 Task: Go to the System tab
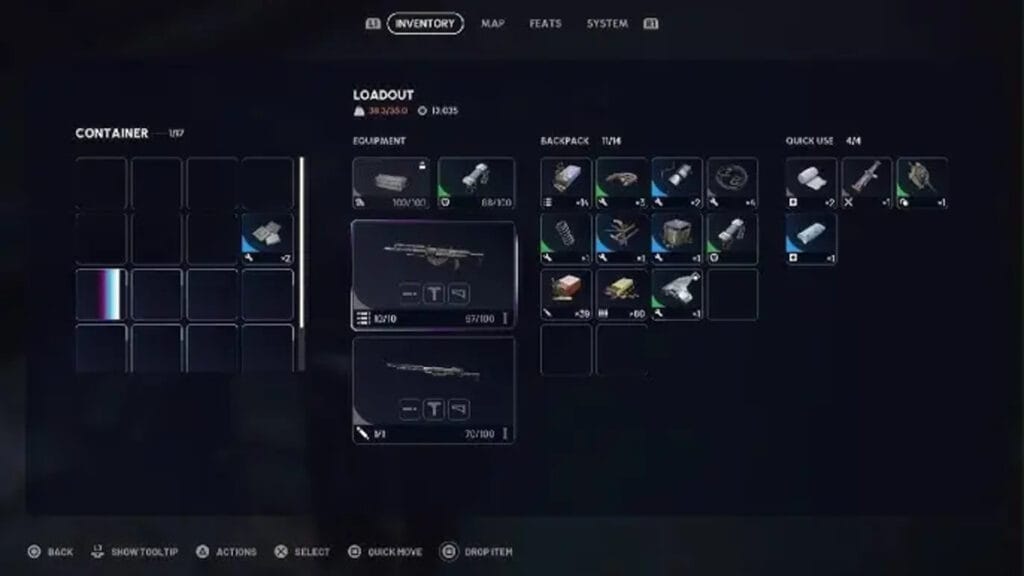click(607, 23)
